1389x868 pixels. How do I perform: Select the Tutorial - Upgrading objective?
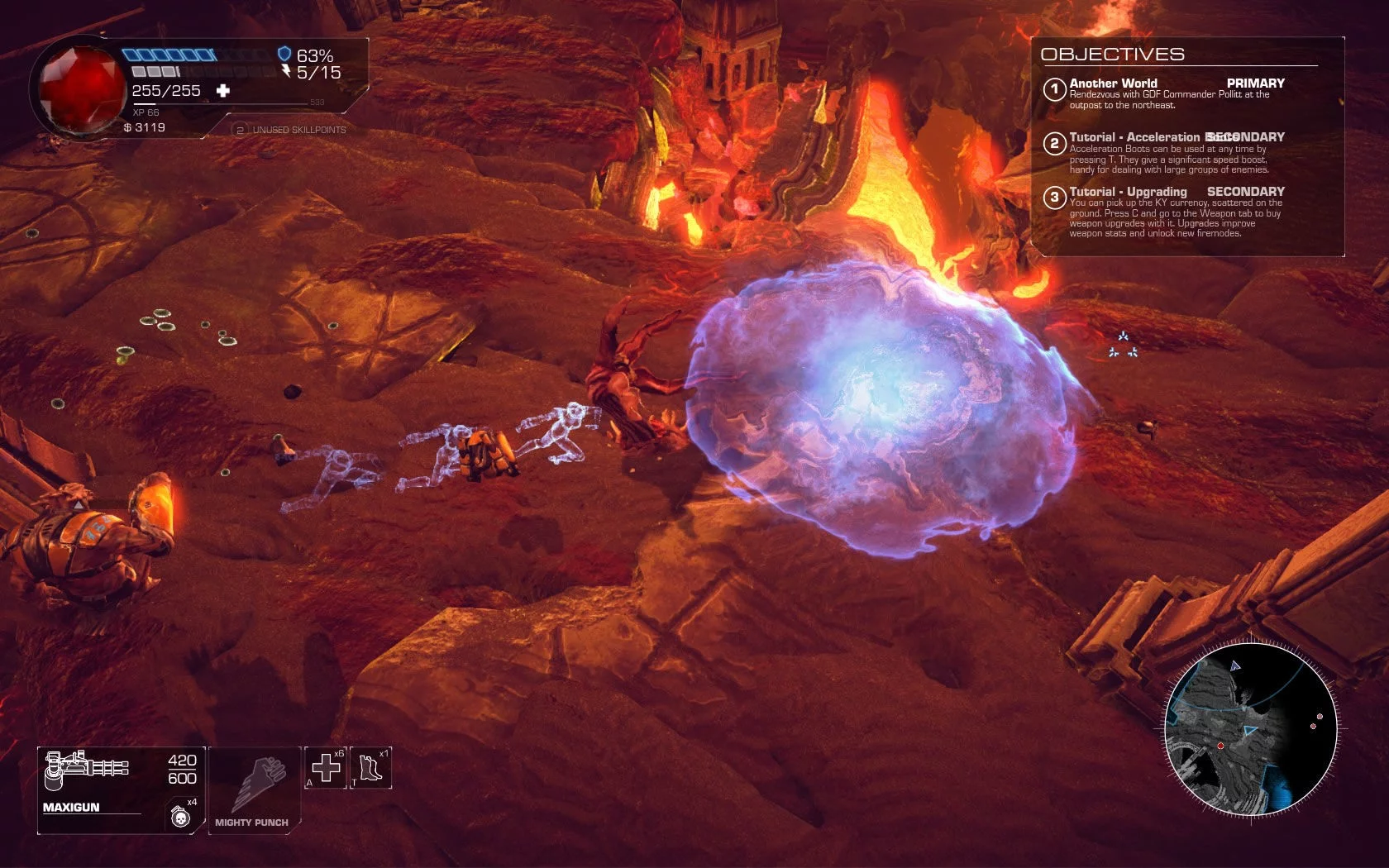coord(1128,192)
